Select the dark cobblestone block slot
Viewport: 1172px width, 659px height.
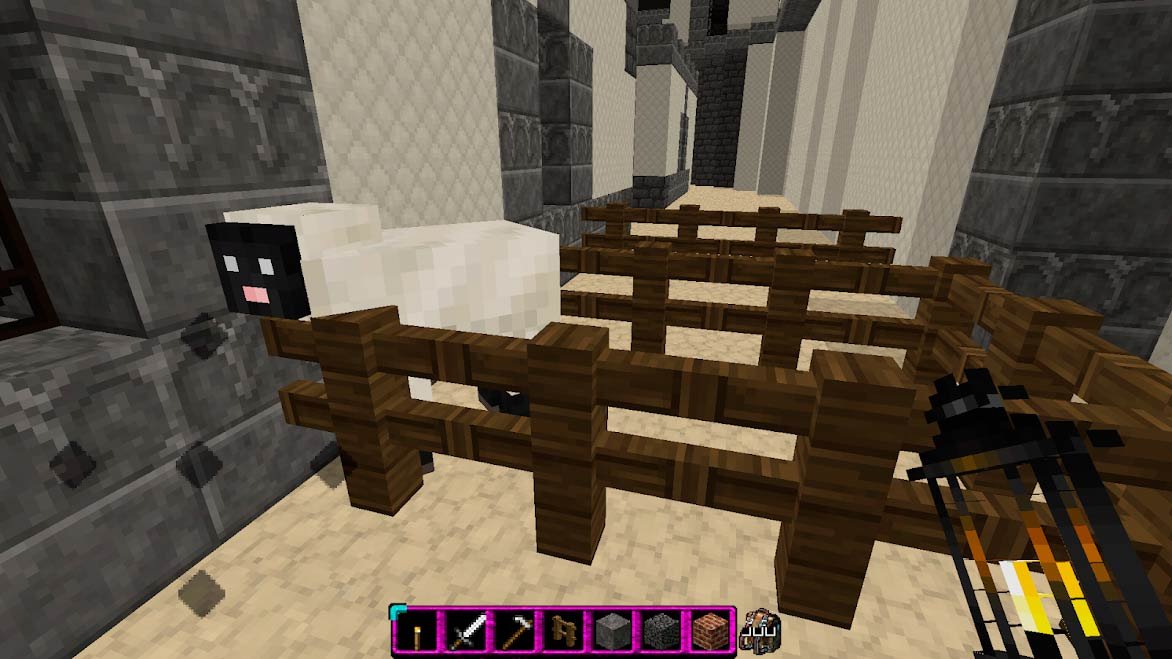pyautogui.click(x=661, y=631)
